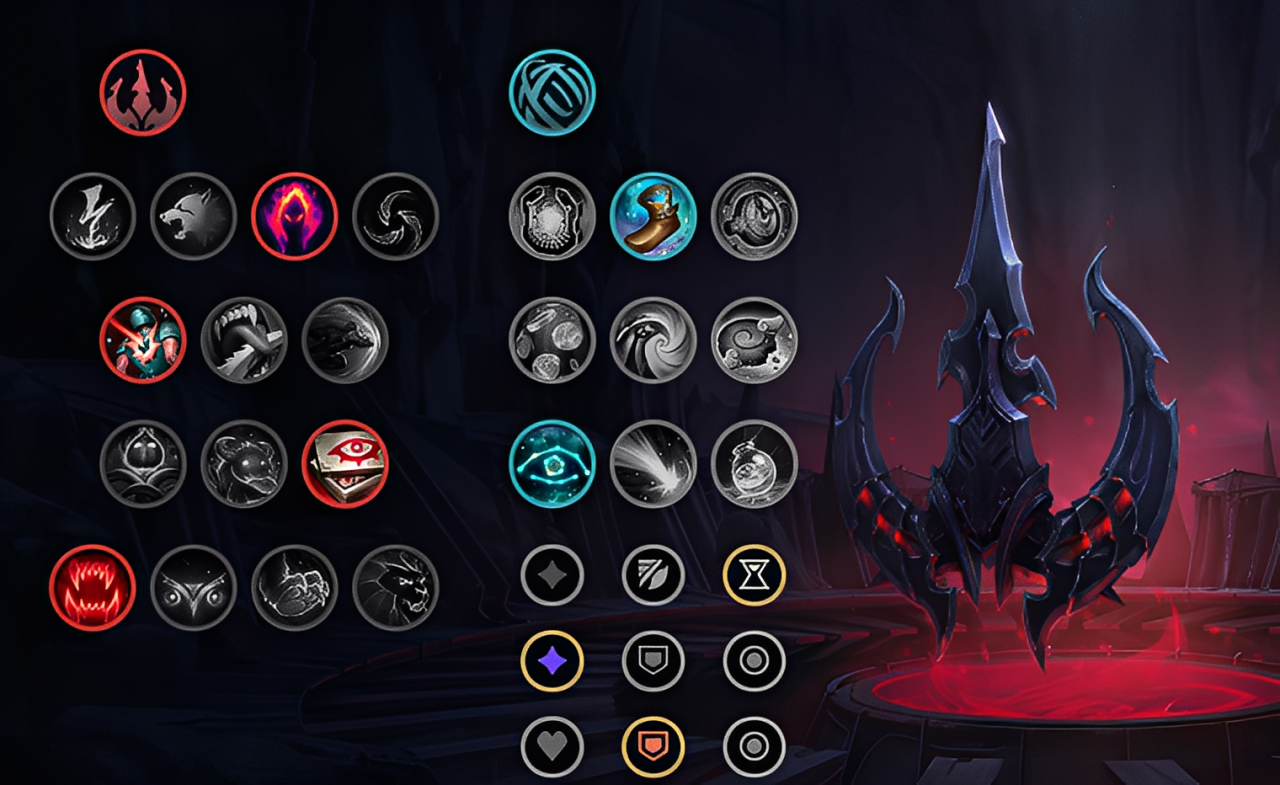Choose Taste of Blood instead

point(243,341)
